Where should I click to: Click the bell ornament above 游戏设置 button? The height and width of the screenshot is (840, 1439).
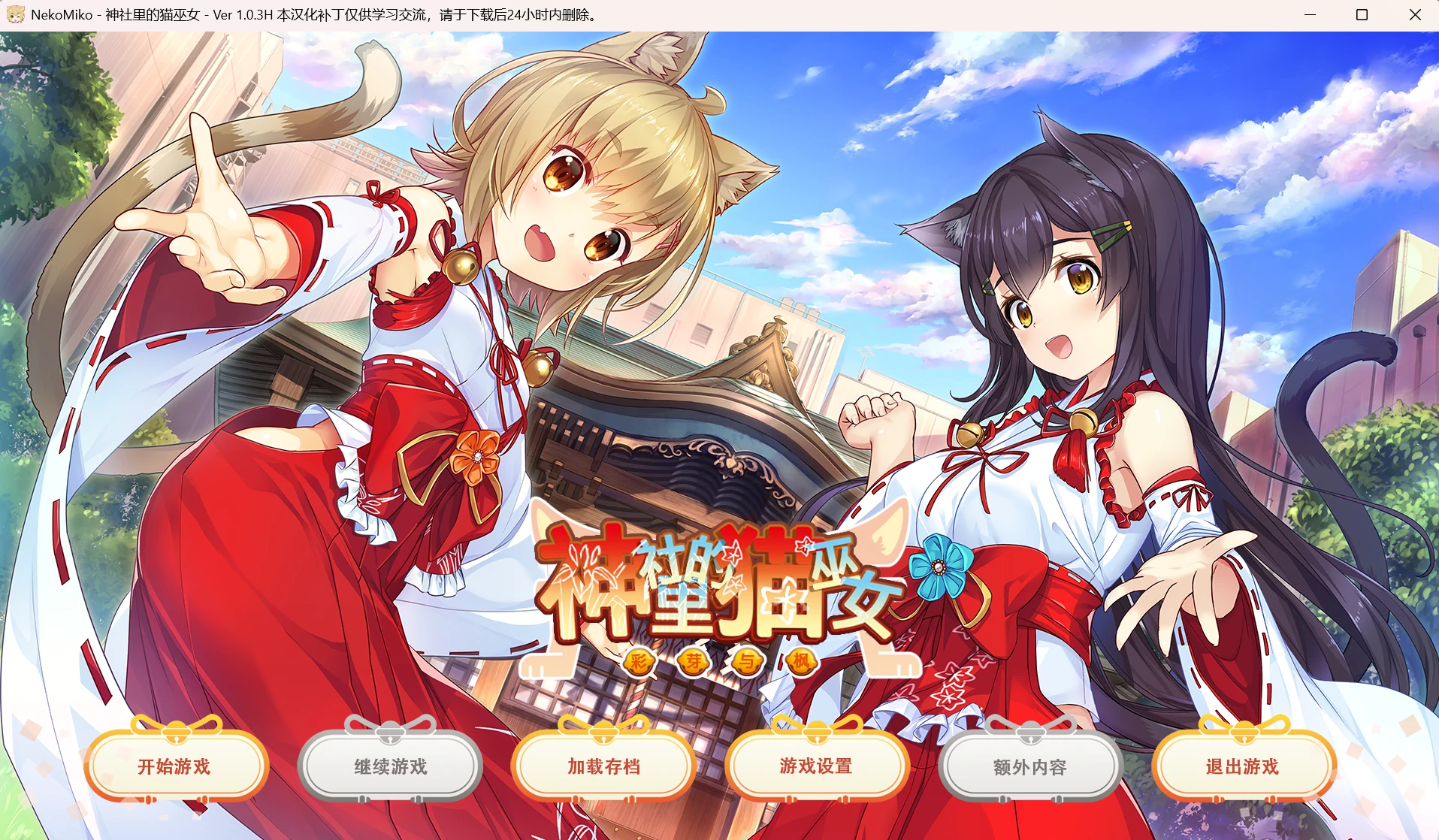coord(817,730)
